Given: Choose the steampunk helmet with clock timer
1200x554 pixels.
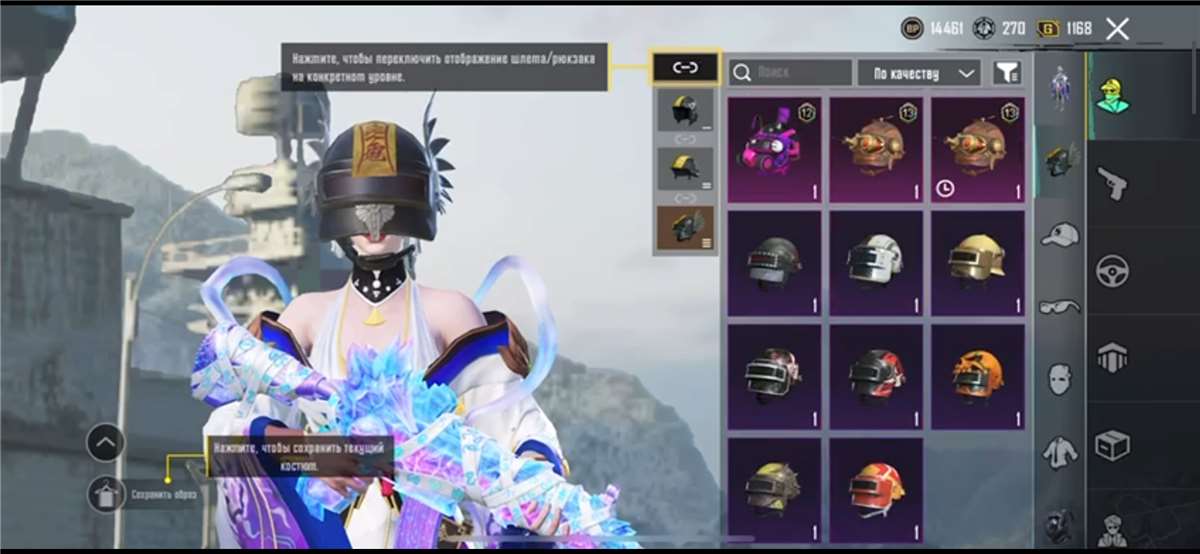Looking at the screenshot, I should click(977, 150).
